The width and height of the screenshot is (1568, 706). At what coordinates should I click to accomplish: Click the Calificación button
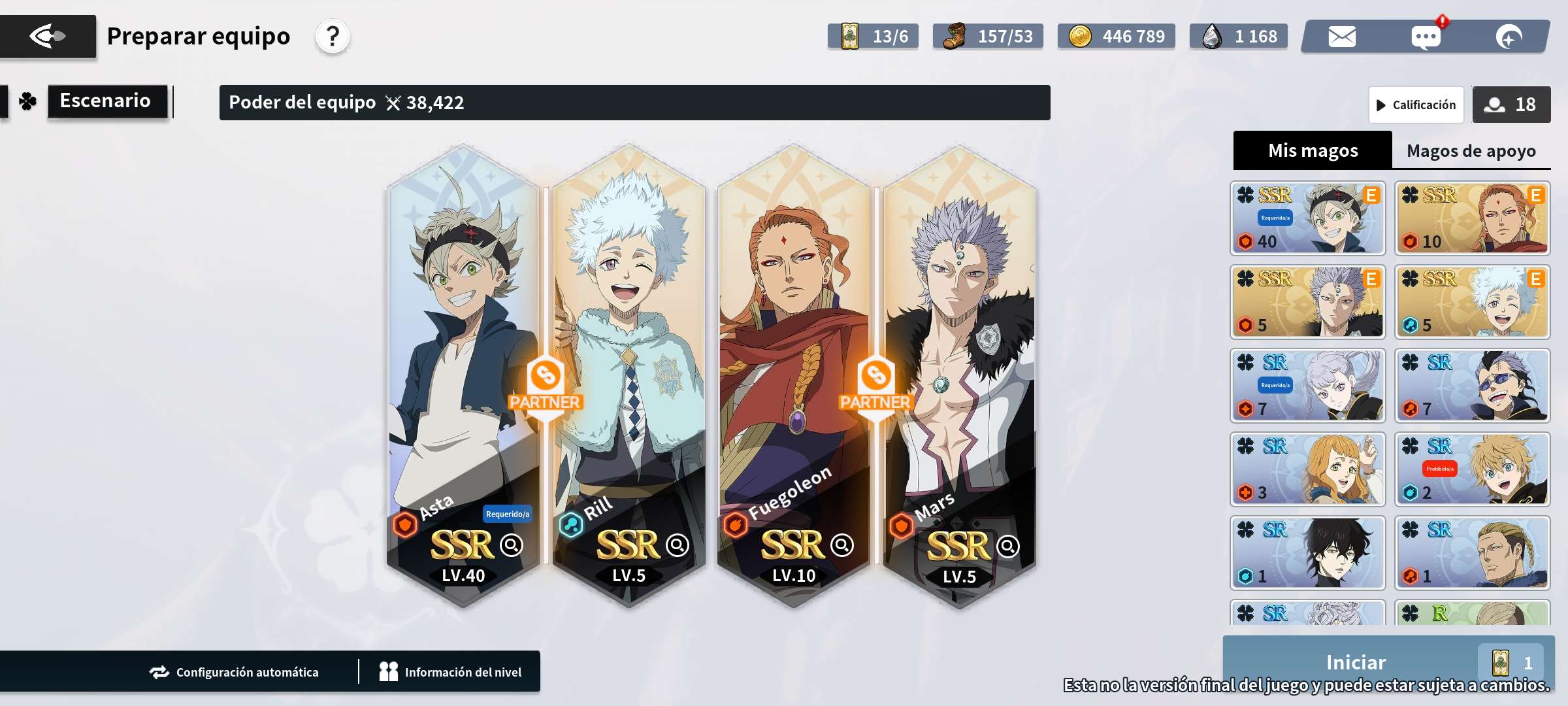point(1416,105)
